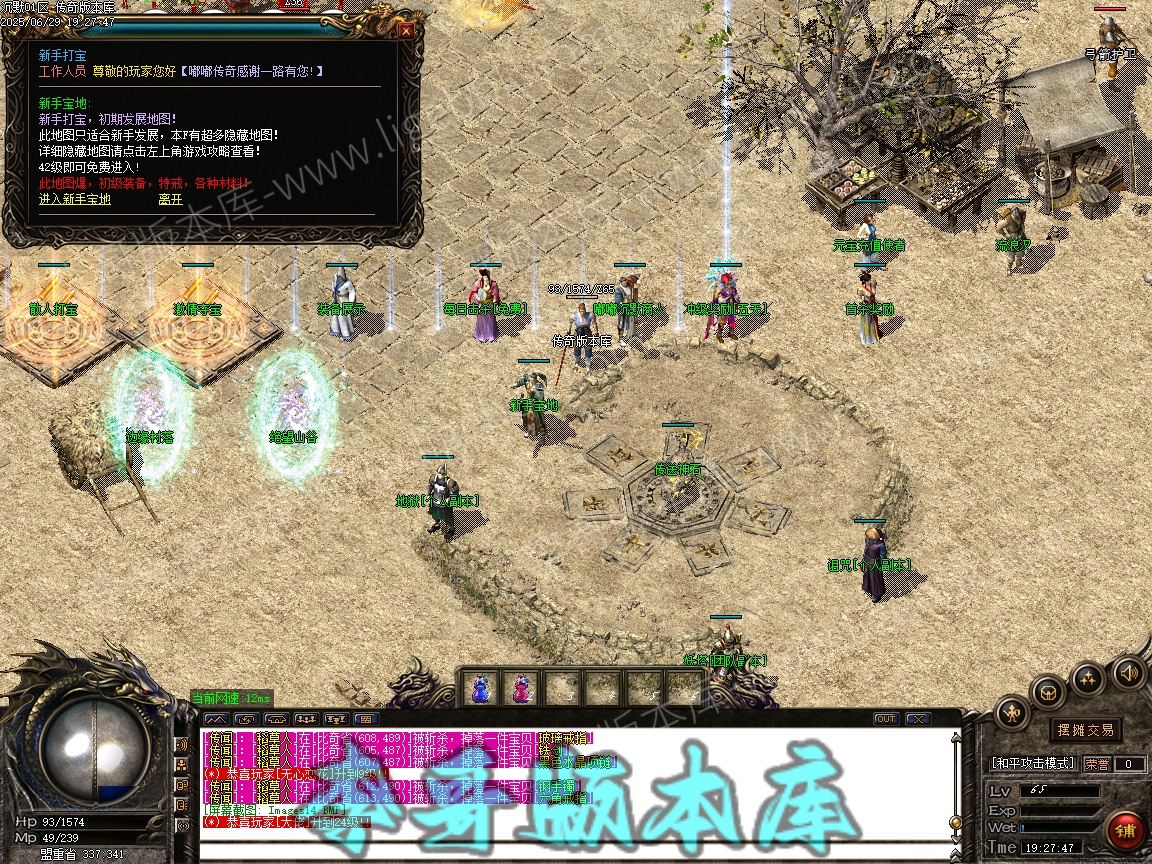Open the 摆摊交易 stall trading button

point(1086,730)
